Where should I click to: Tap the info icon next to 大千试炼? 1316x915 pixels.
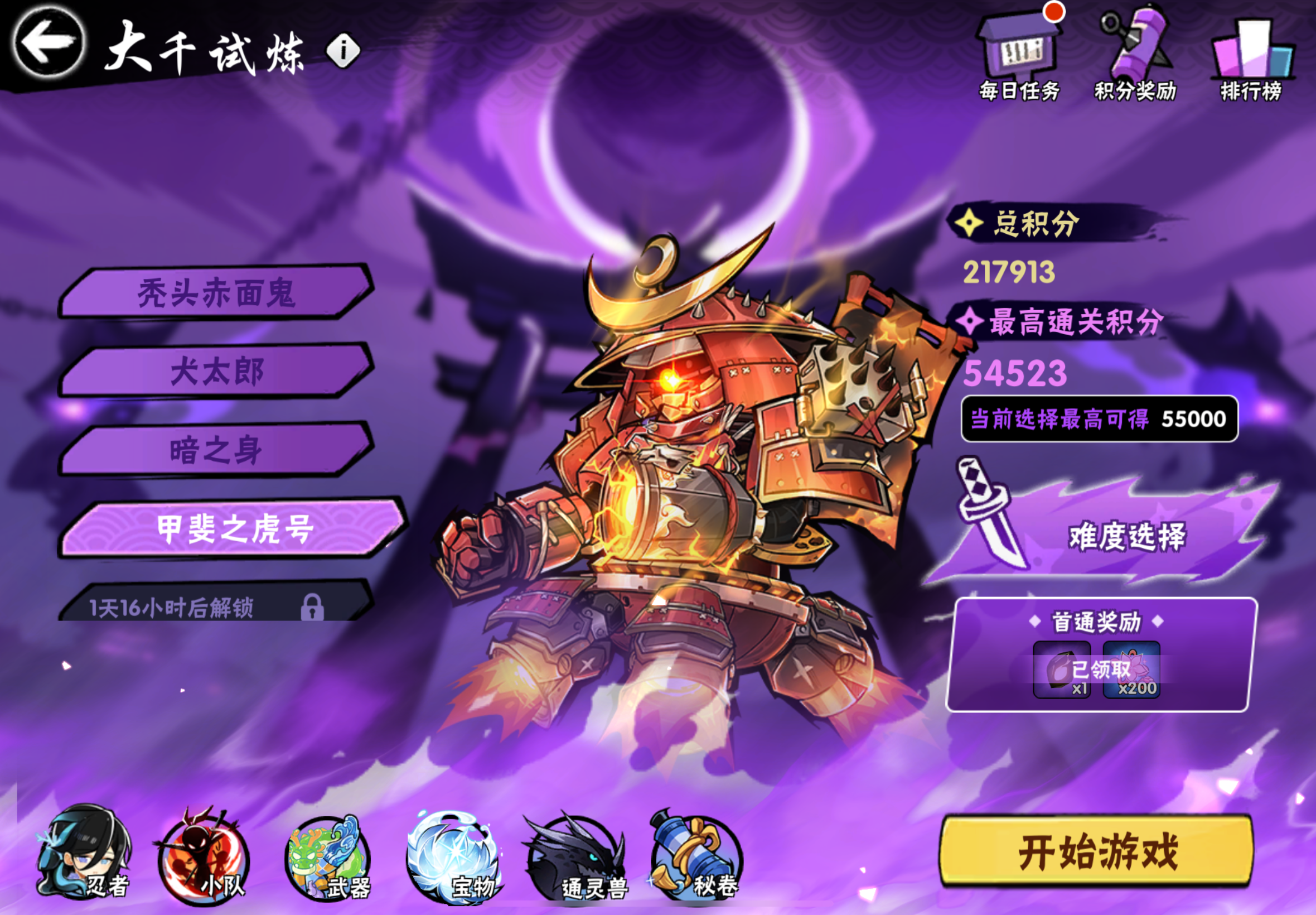point(342,50)
